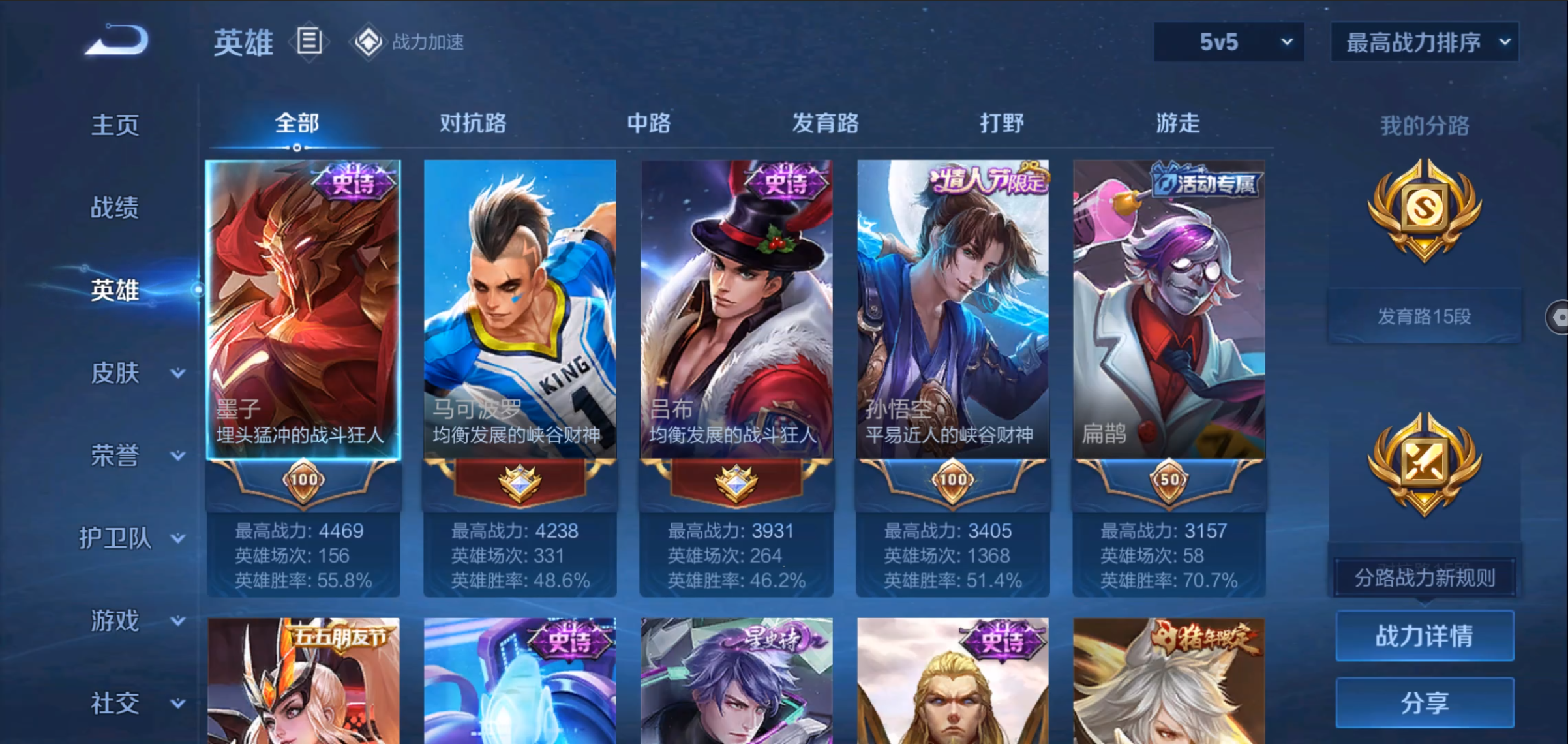
Task: Open the 最高战力排序 sorting dropdown
Action: coord(1425,42)
